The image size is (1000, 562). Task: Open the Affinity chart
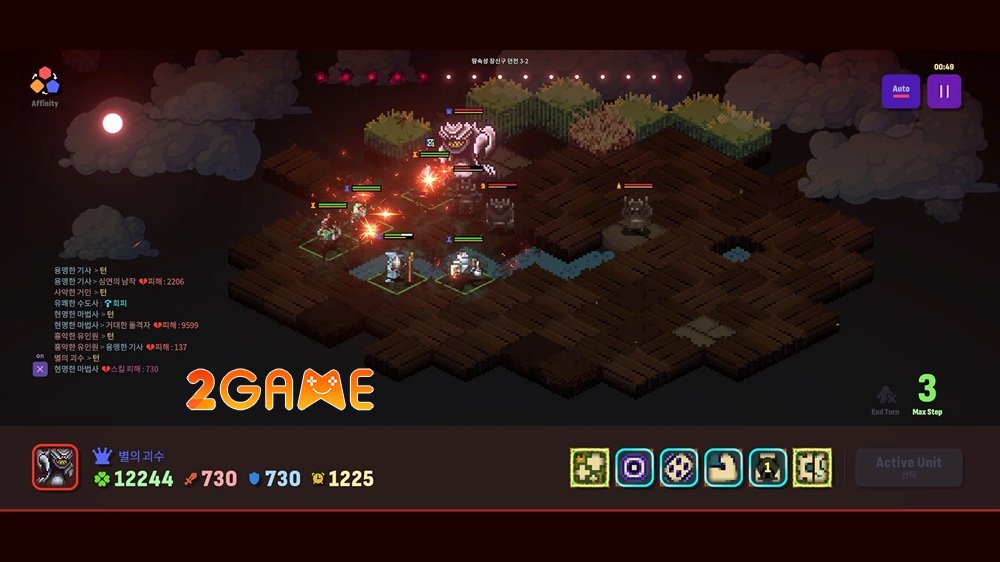[x=44, y=84]
